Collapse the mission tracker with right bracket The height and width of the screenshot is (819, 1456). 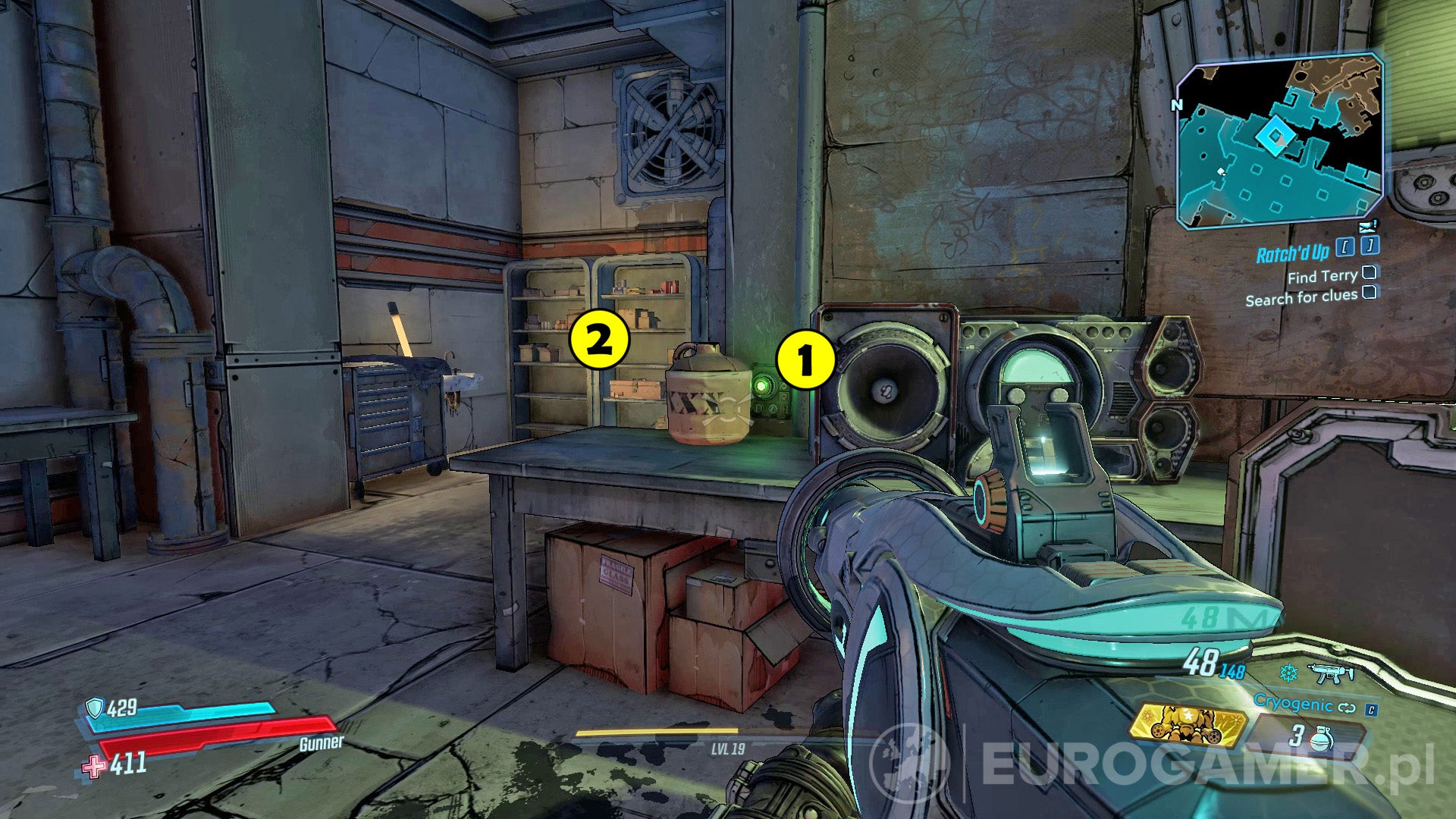(x=1370, y=246)
